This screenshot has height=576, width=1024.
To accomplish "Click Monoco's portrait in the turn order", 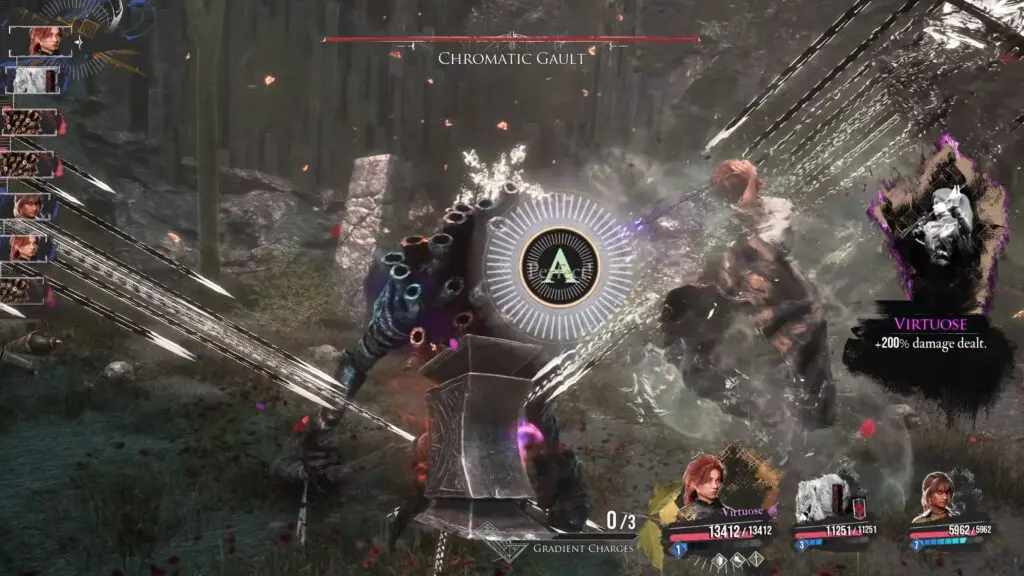I will pyautogui.click(x=29, y=79).
